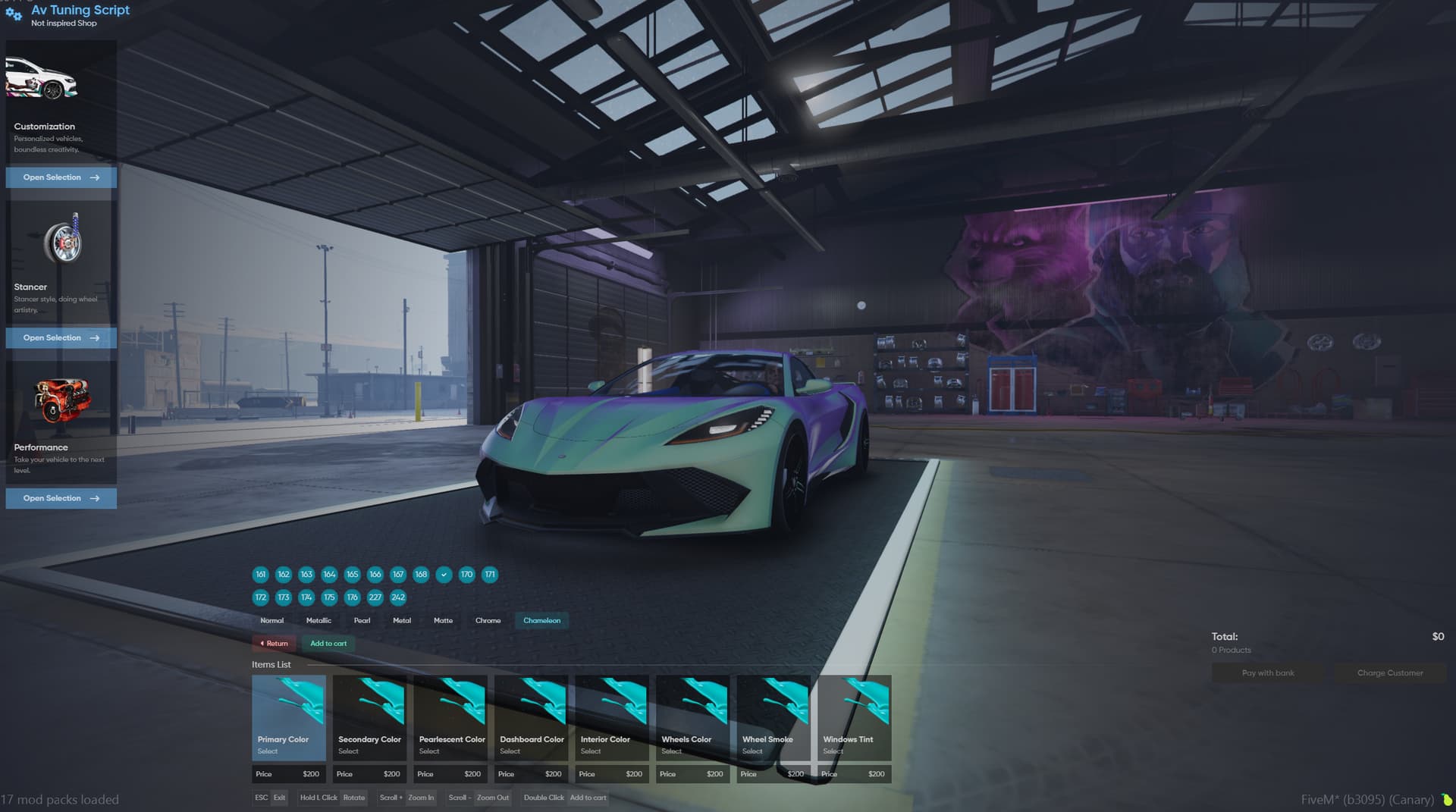Activate the Matte paint type

443,620
